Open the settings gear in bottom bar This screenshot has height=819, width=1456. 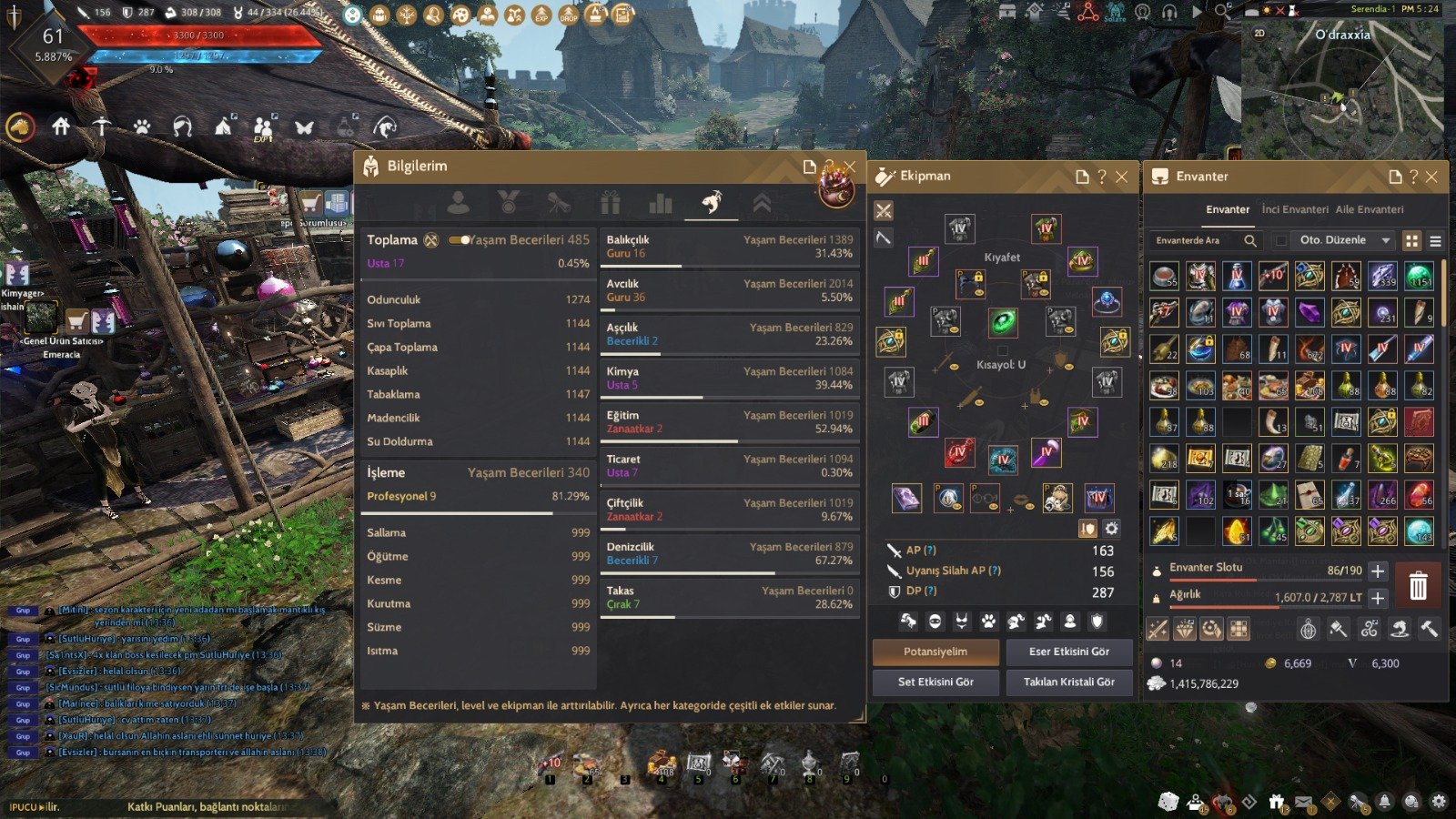(1438, 802)
